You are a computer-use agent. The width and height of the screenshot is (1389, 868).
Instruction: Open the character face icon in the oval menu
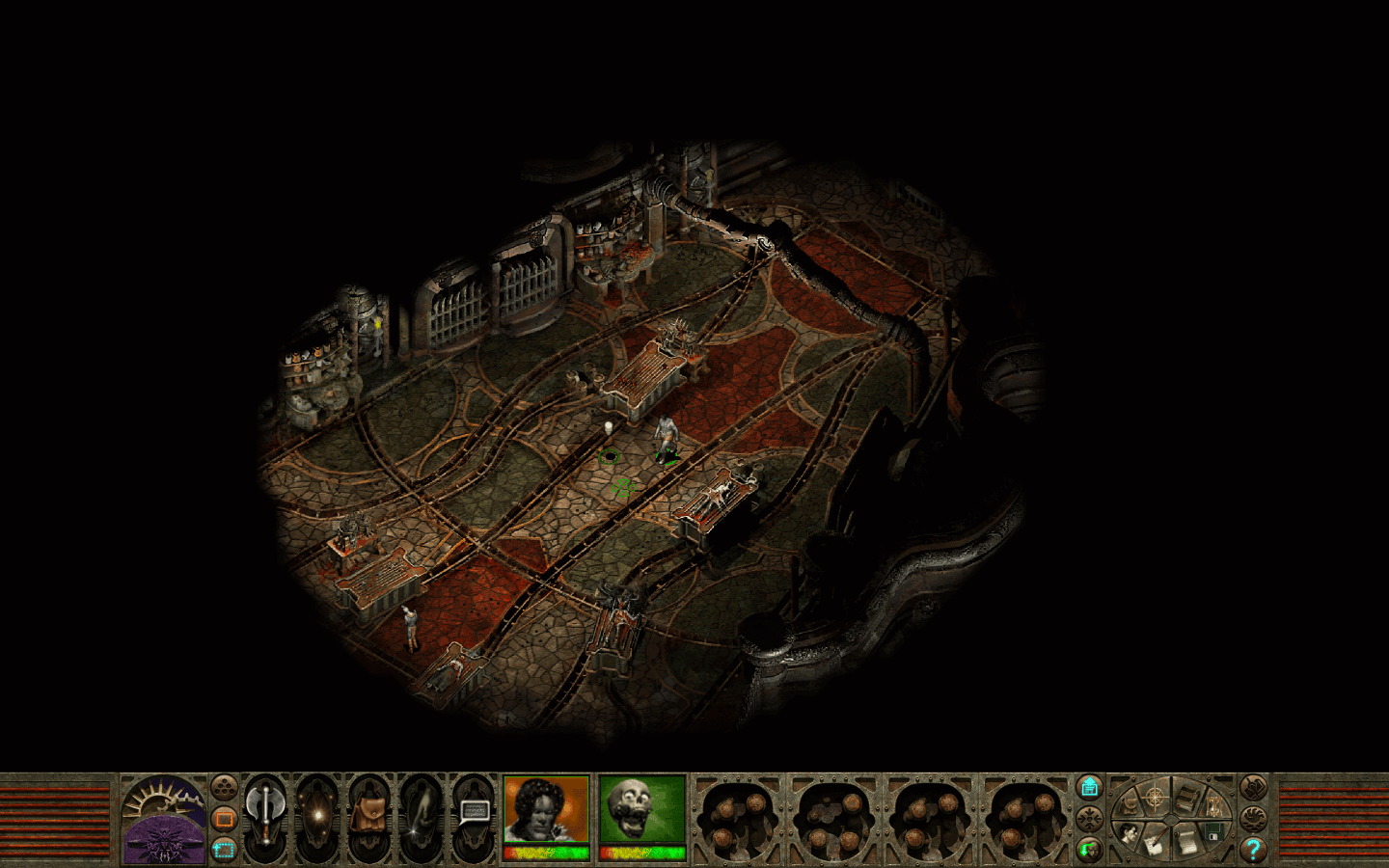pyautogui.click(x=1129, y=831)
